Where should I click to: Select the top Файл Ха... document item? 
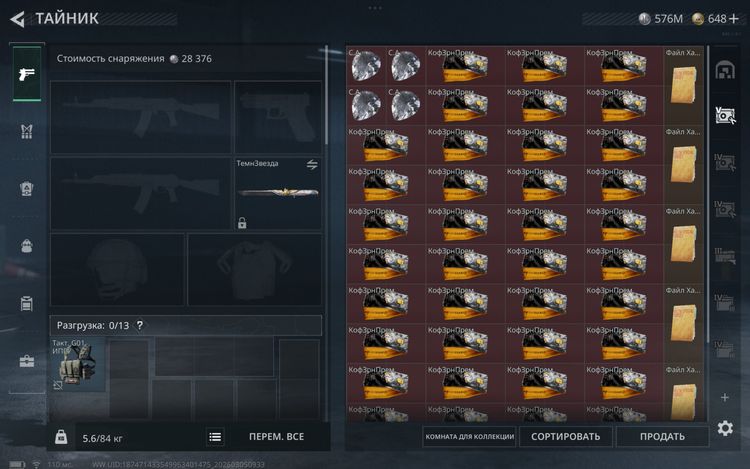(x=684, y=83)
